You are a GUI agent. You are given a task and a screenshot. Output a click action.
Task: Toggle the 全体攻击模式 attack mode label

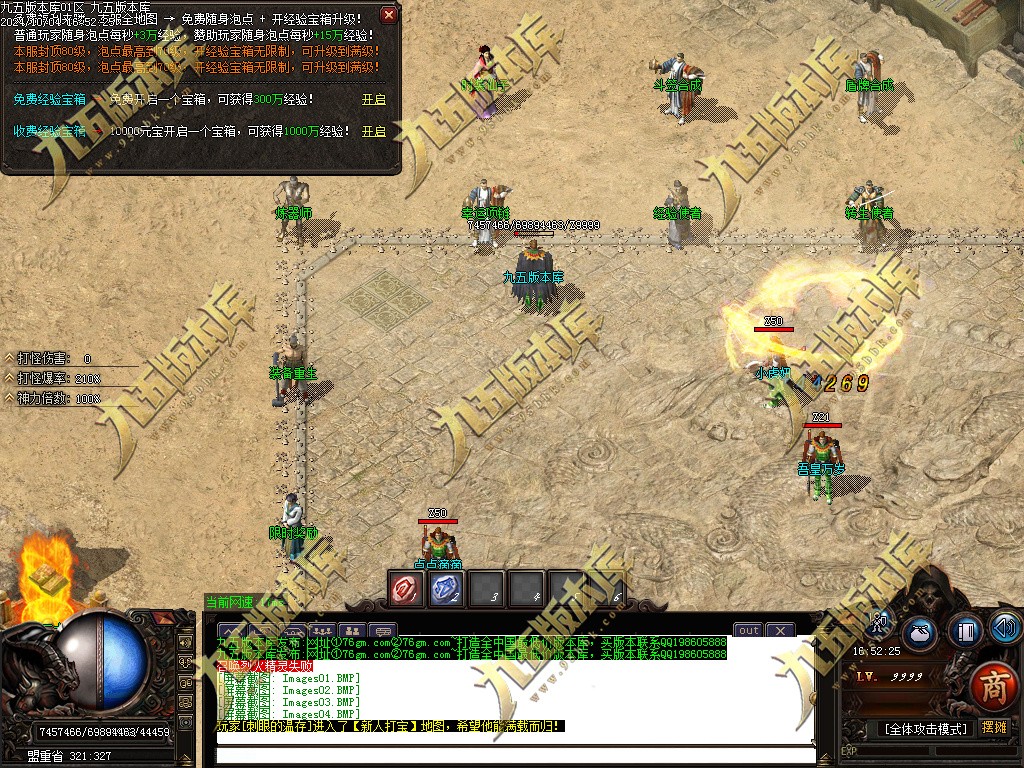(x=925, y=729)
